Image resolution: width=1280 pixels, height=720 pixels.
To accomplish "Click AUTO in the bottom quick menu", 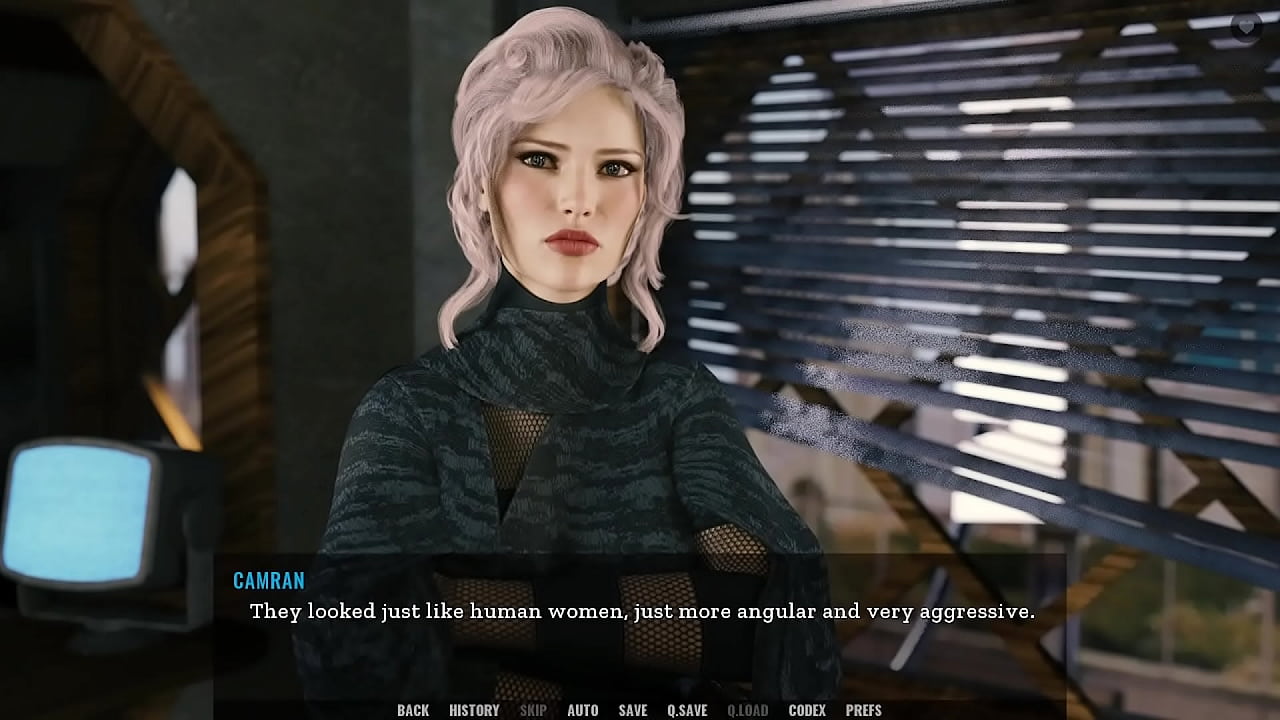I will [x=582, y=710].
